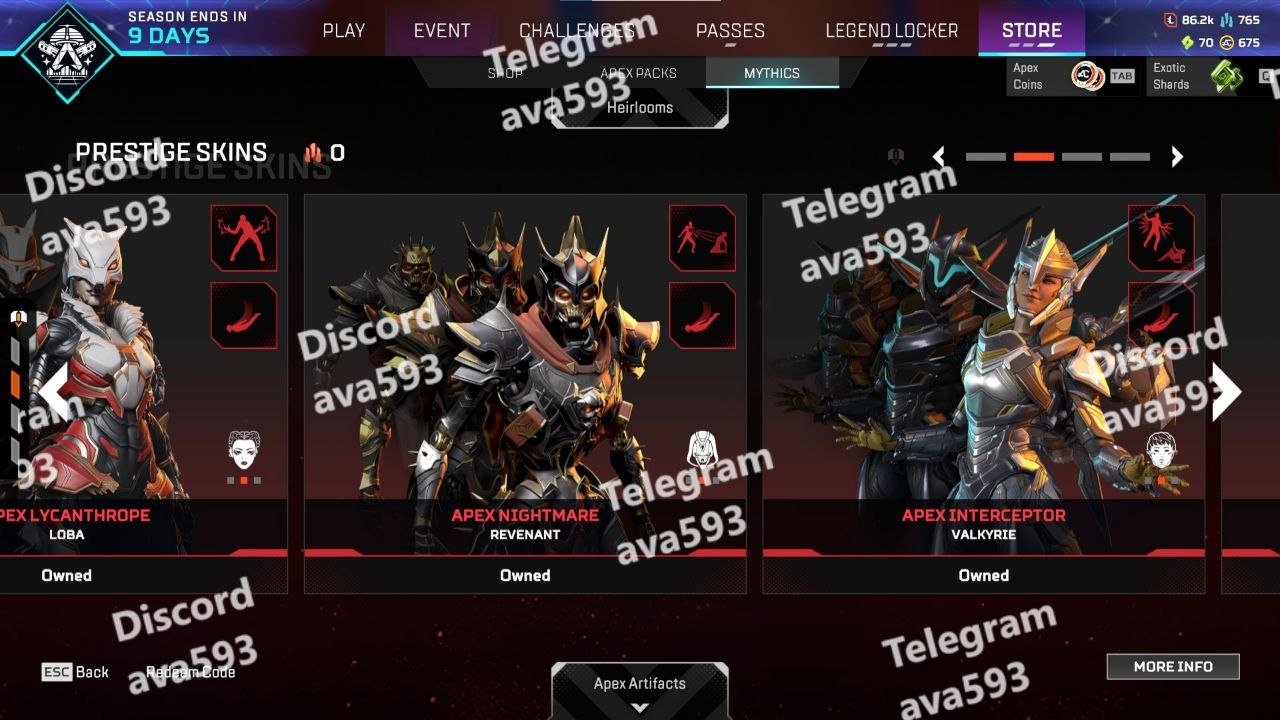Go to the Challenges tab
The image size is (1280, 720).
577,31
